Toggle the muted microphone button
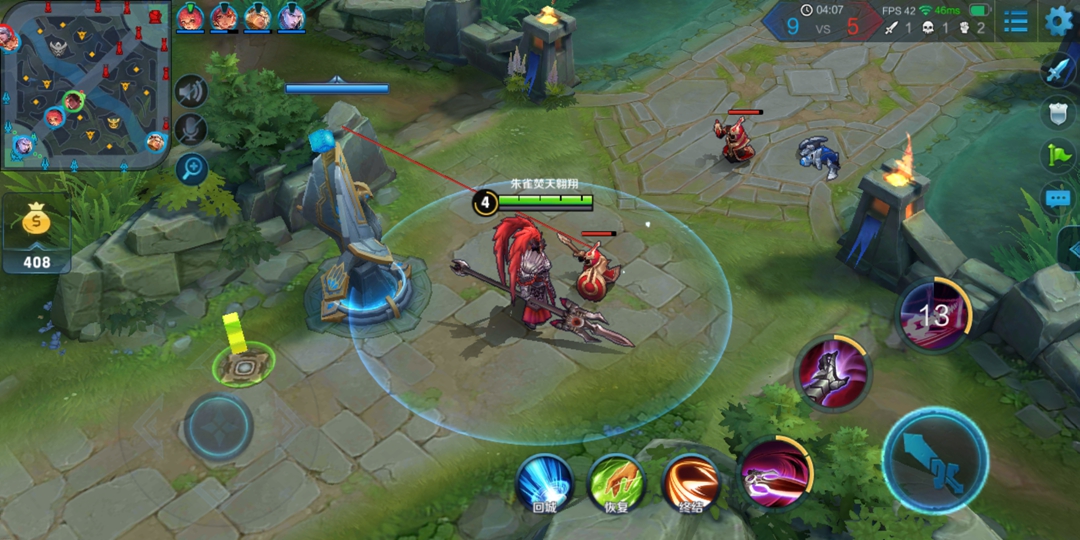The height and width of the screenshot is (540, 1080). pos(190,130)
